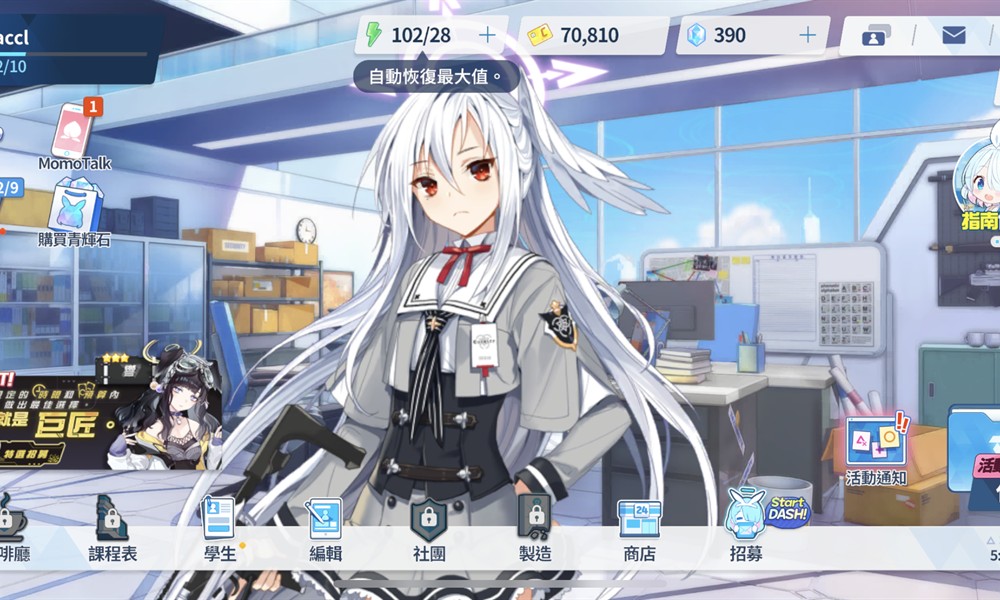Viewport: 1000px width, 600px height.
Task: Open the mailbox envelope icon
Action: pos(954,36)
